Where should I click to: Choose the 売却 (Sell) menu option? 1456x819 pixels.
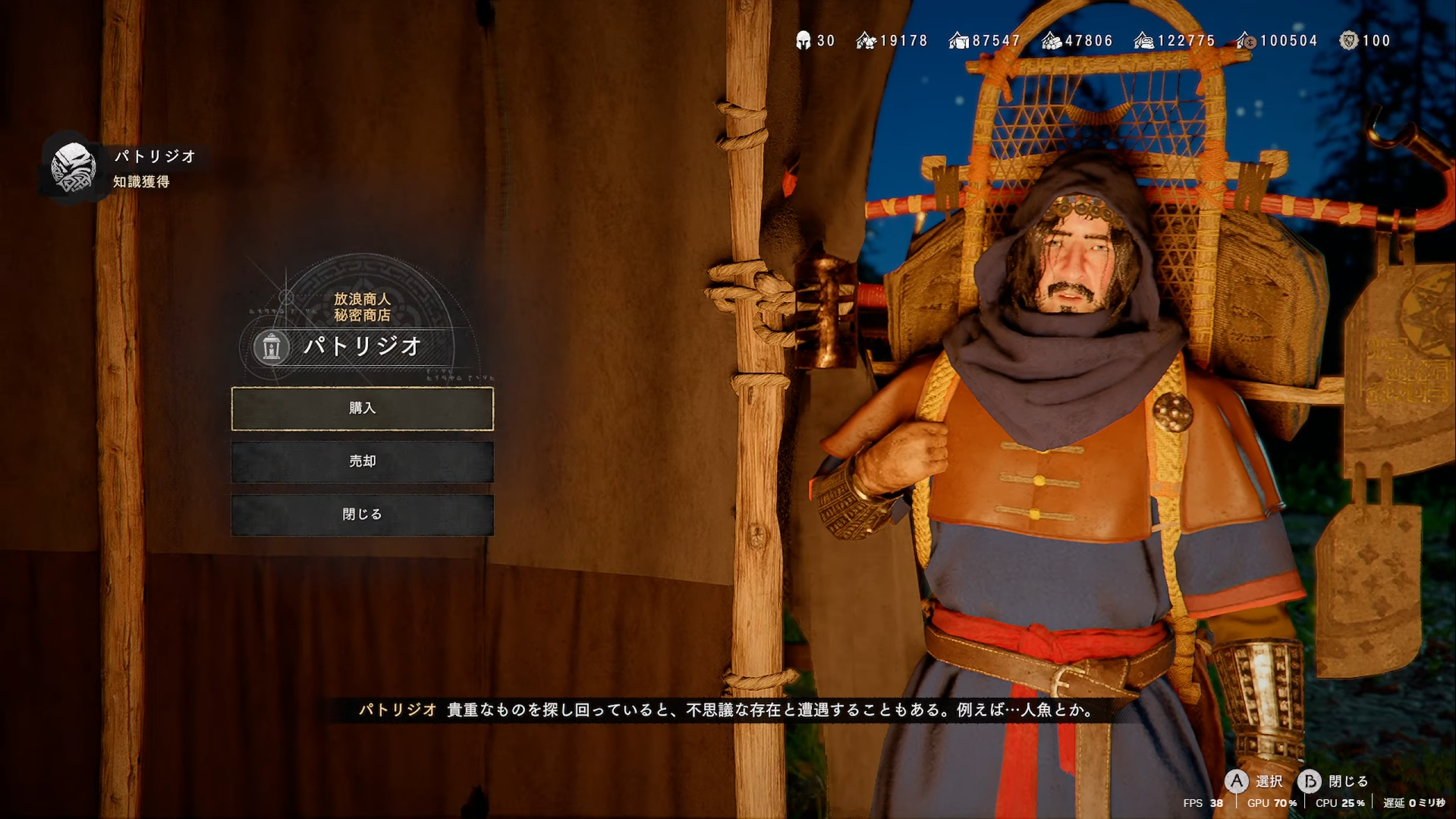click(x=362, y=461)
